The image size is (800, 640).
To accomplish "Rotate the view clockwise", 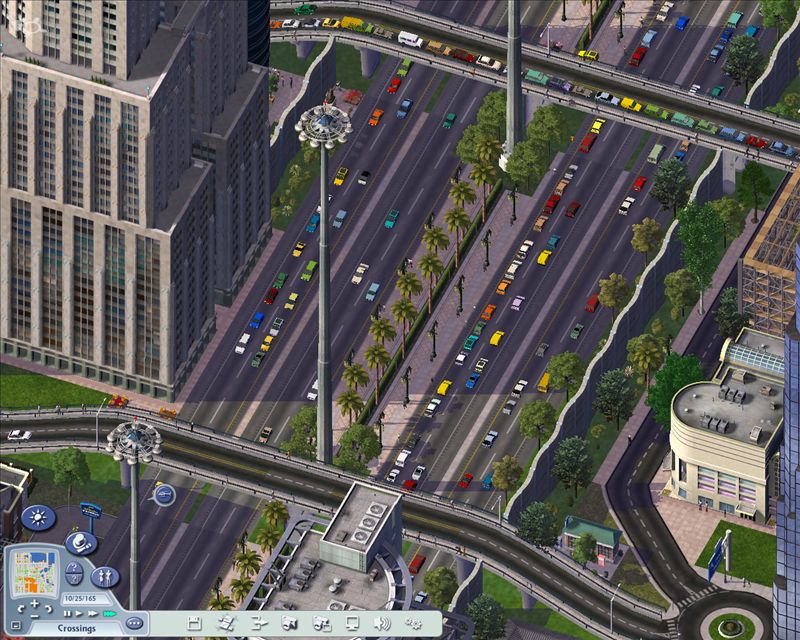I will [49, 609].
